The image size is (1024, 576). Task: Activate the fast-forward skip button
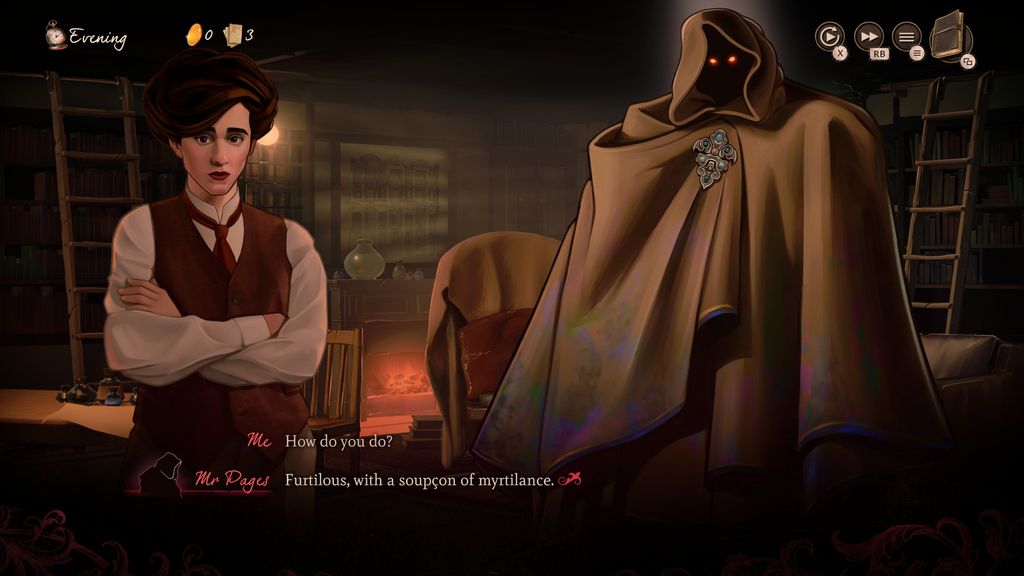tap(869, 36)
